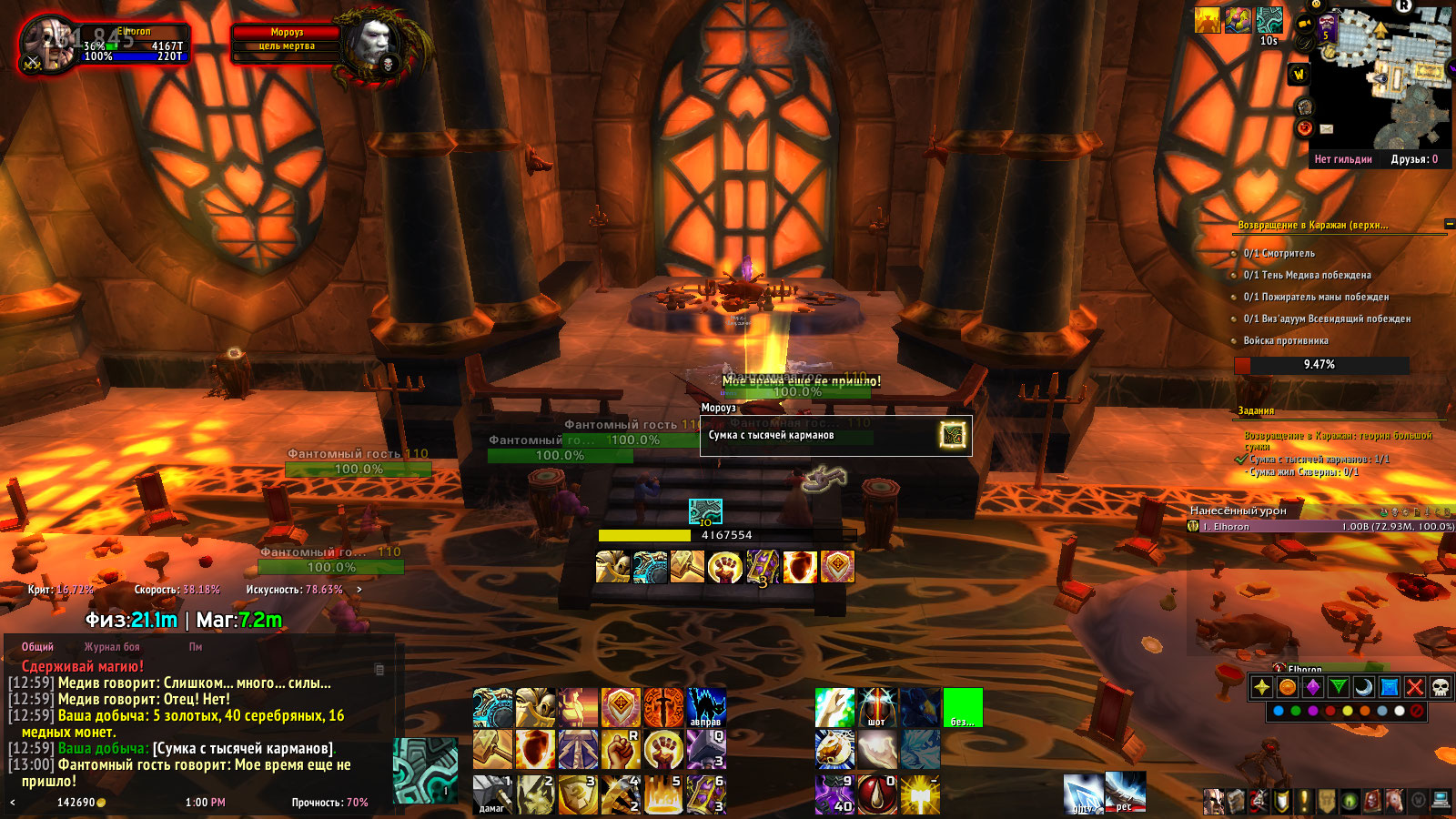Open the Общий chat tab
Image resolution: width=1456 pixels, height=819 pixels.
pyautogui.click(x=37, y=647)
